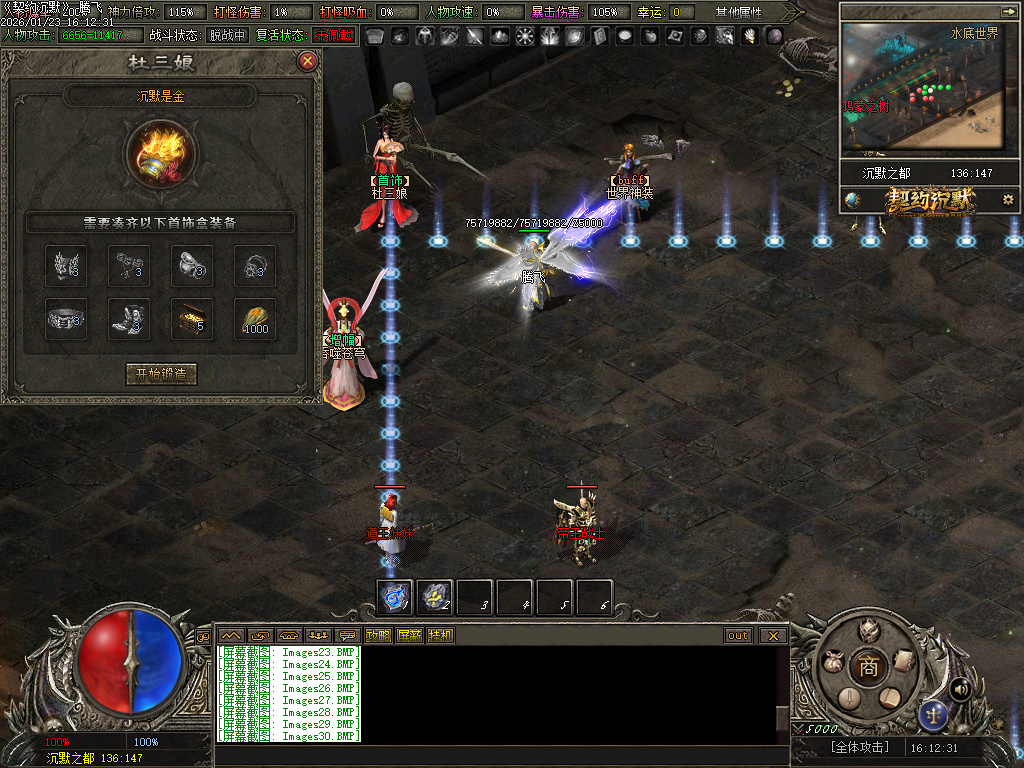The image size is (1024, 768).
Task: Activate hotbar skill slot 2
Action: (x=434, y=597)
